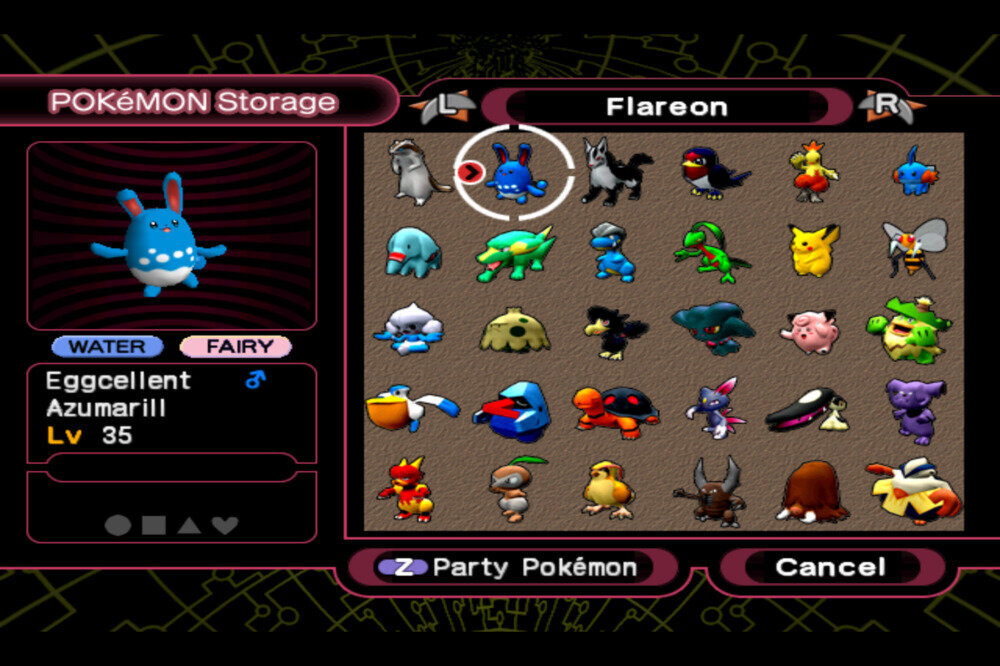Choose the Ludicolo slot
The width and height of the screenshot is (1000, 666).
910,330
